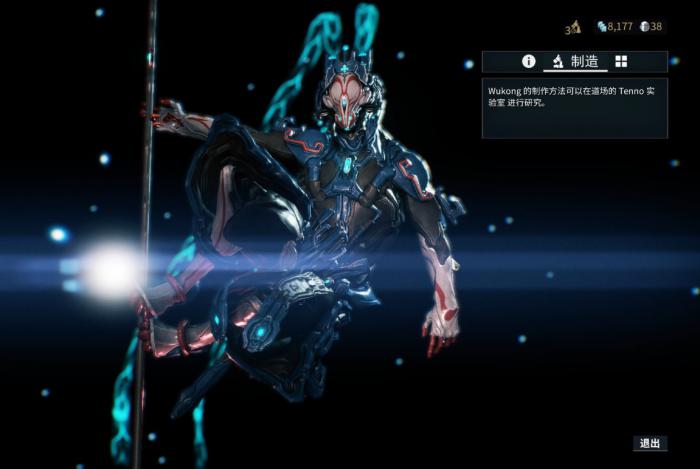This screenshot has height=469, width=700.
Task: Open the info tab with the 'i' icon
Action: (x=529, y=62)
